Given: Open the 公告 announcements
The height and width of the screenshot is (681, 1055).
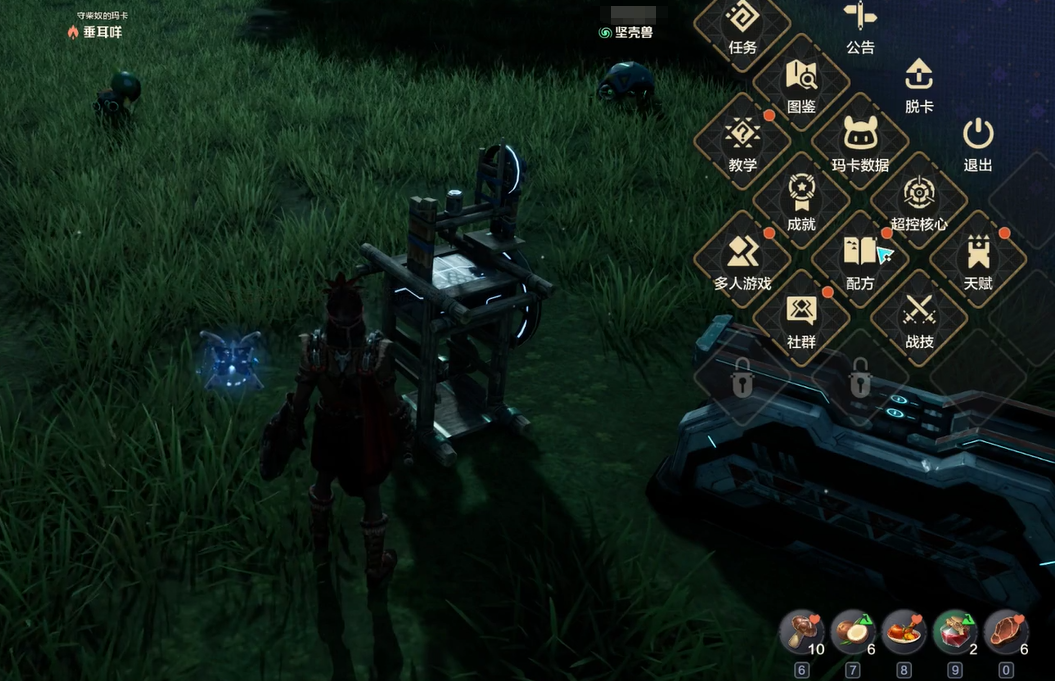Looking at the screenshot, I should (860, 24).
